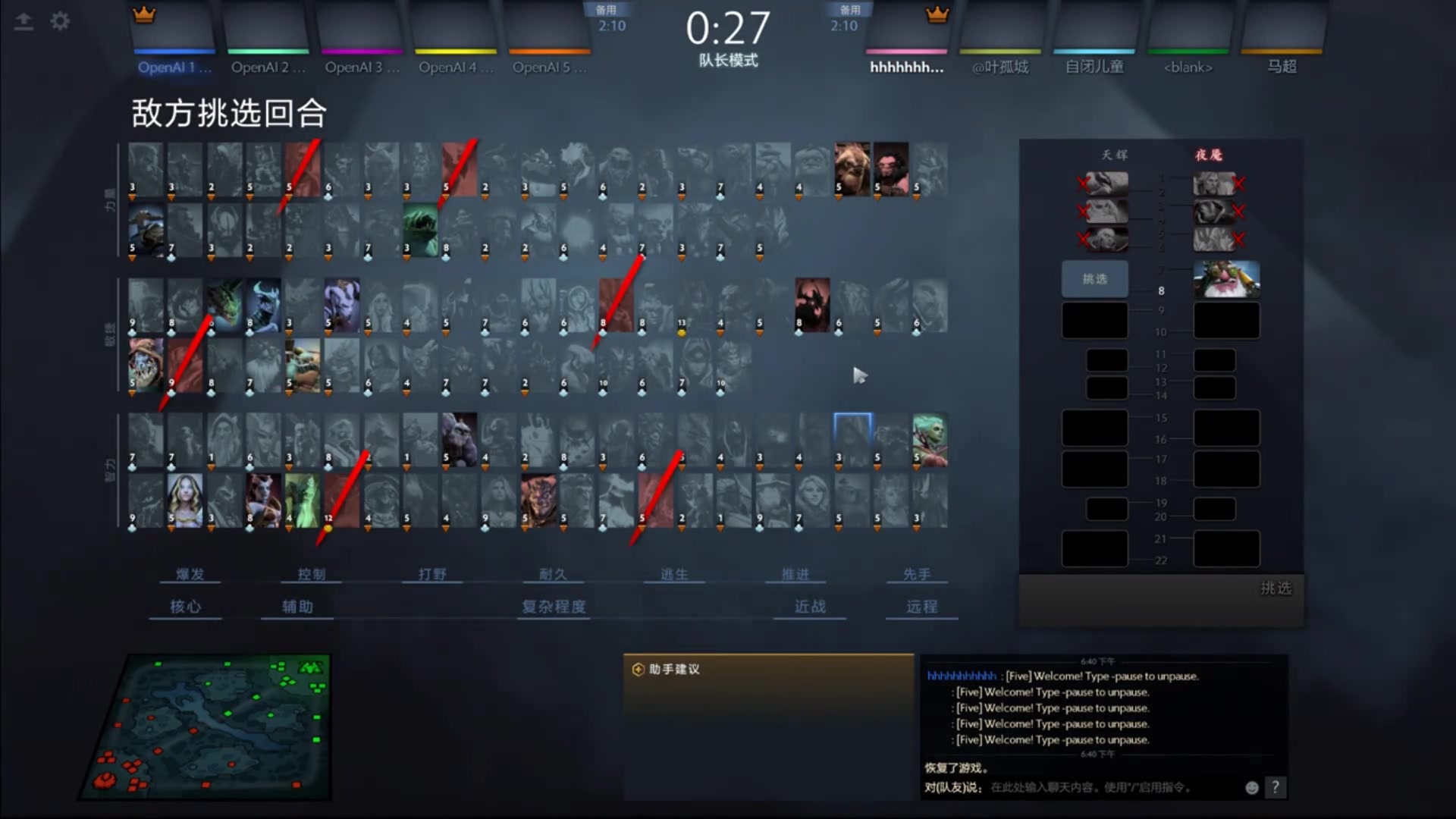
Task: Click the 复杂程度 complexity filter control
Action: click(553, 607)
